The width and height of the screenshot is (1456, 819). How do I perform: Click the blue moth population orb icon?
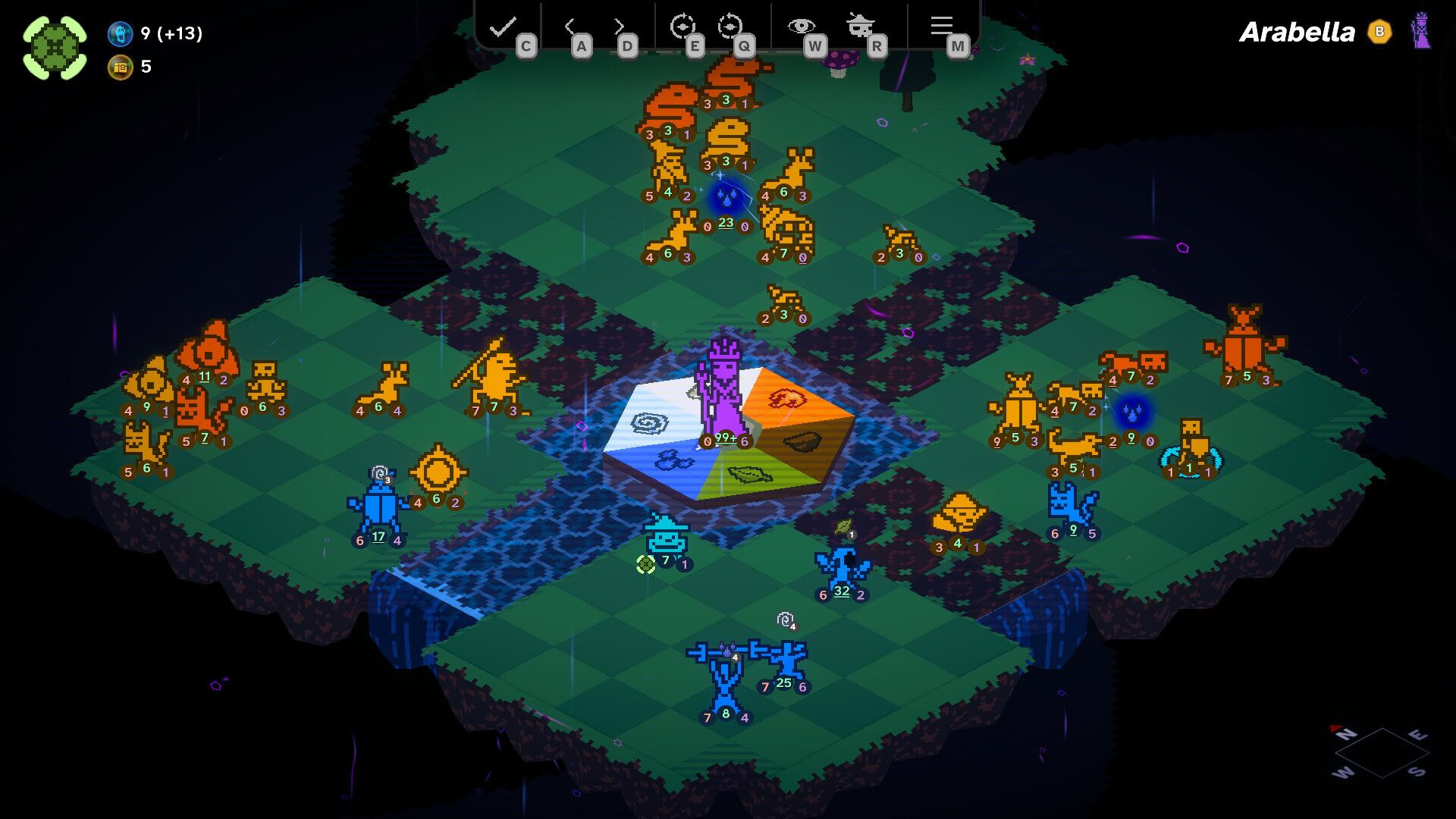pos(119,33)
